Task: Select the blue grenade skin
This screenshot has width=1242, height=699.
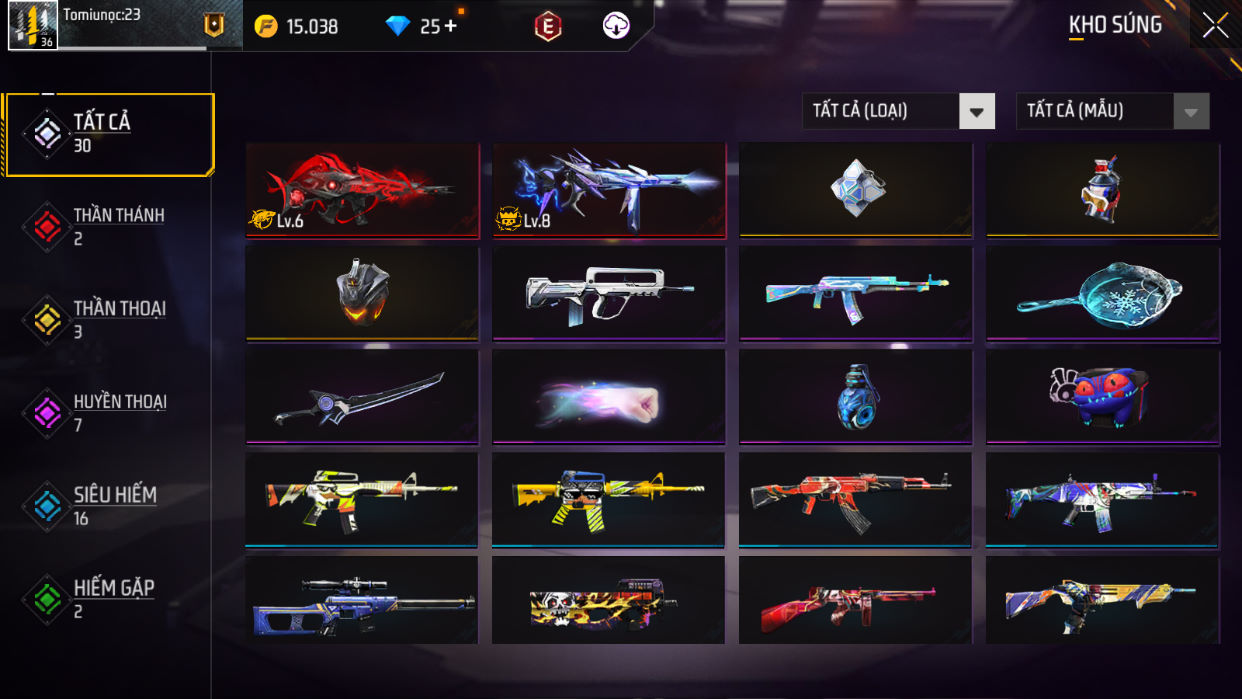Action: coord(855,396)
